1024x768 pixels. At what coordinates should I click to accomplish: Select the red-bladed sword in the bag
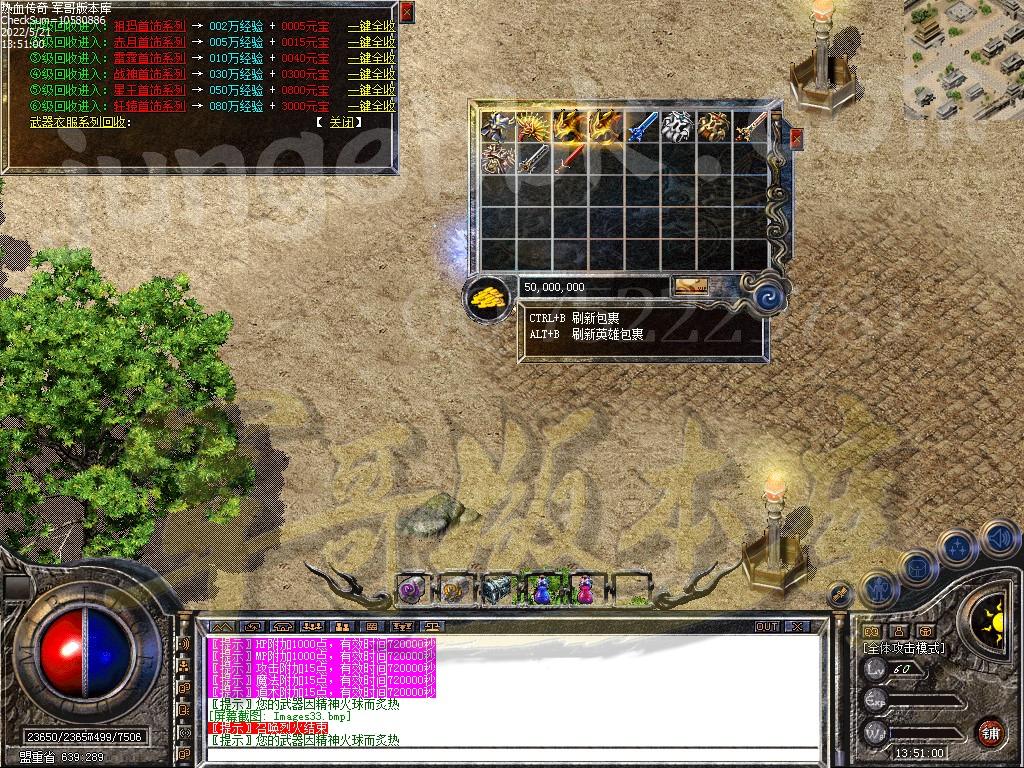pos(570,158)
